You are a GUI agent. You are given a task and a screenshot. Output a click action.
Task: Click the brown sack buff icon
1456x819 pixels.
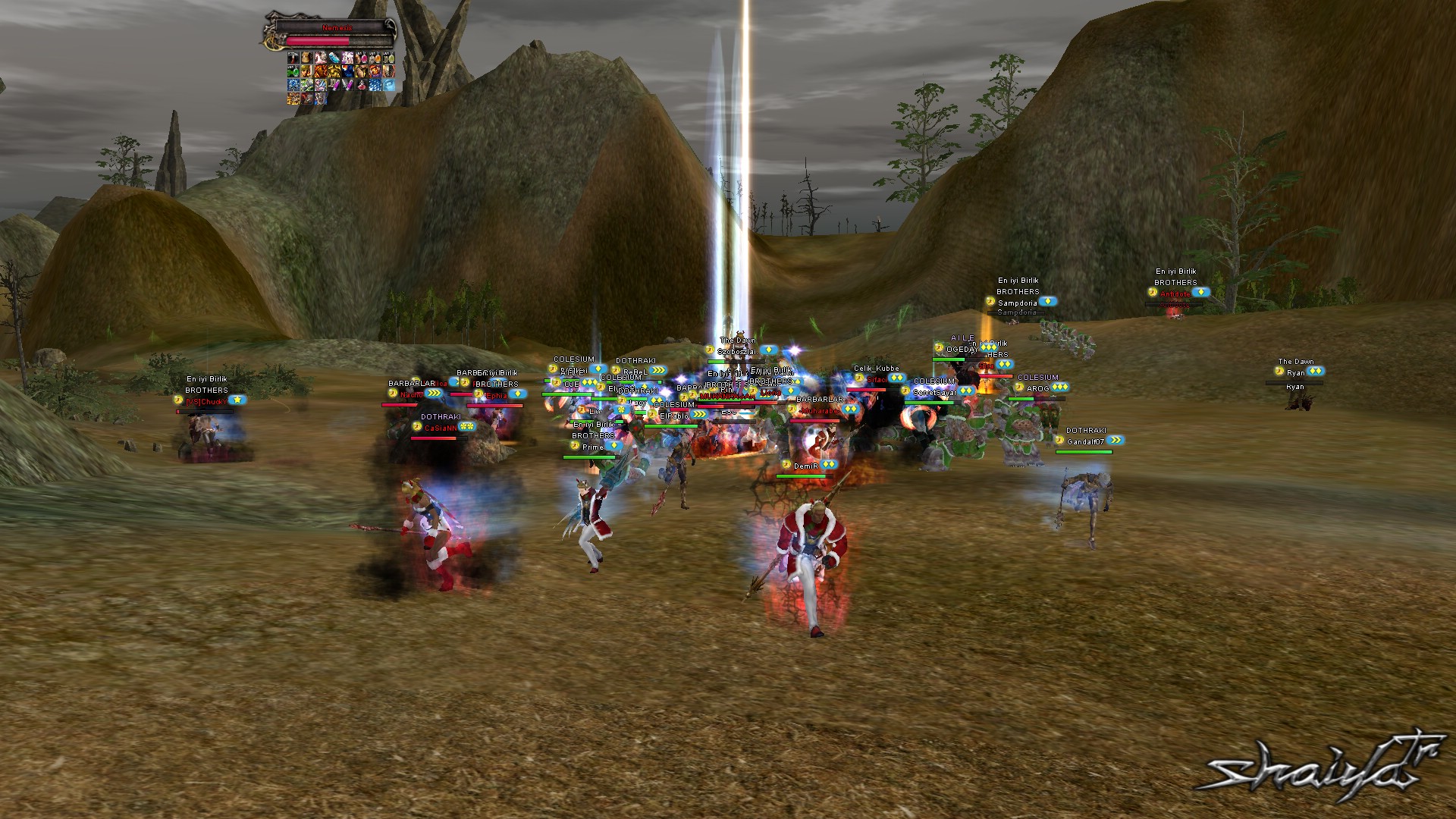click(x=307, y=58)
